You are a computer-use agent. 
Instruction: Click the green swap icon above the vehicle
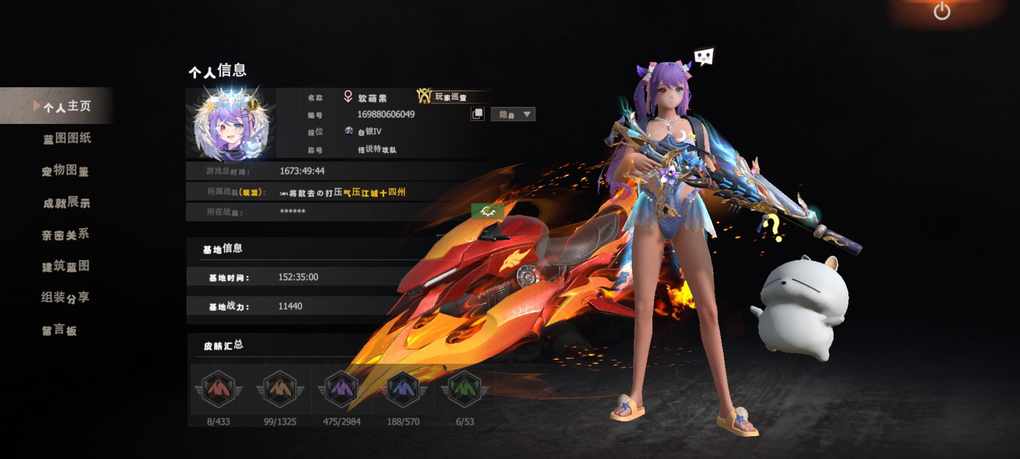pos(486,210)
